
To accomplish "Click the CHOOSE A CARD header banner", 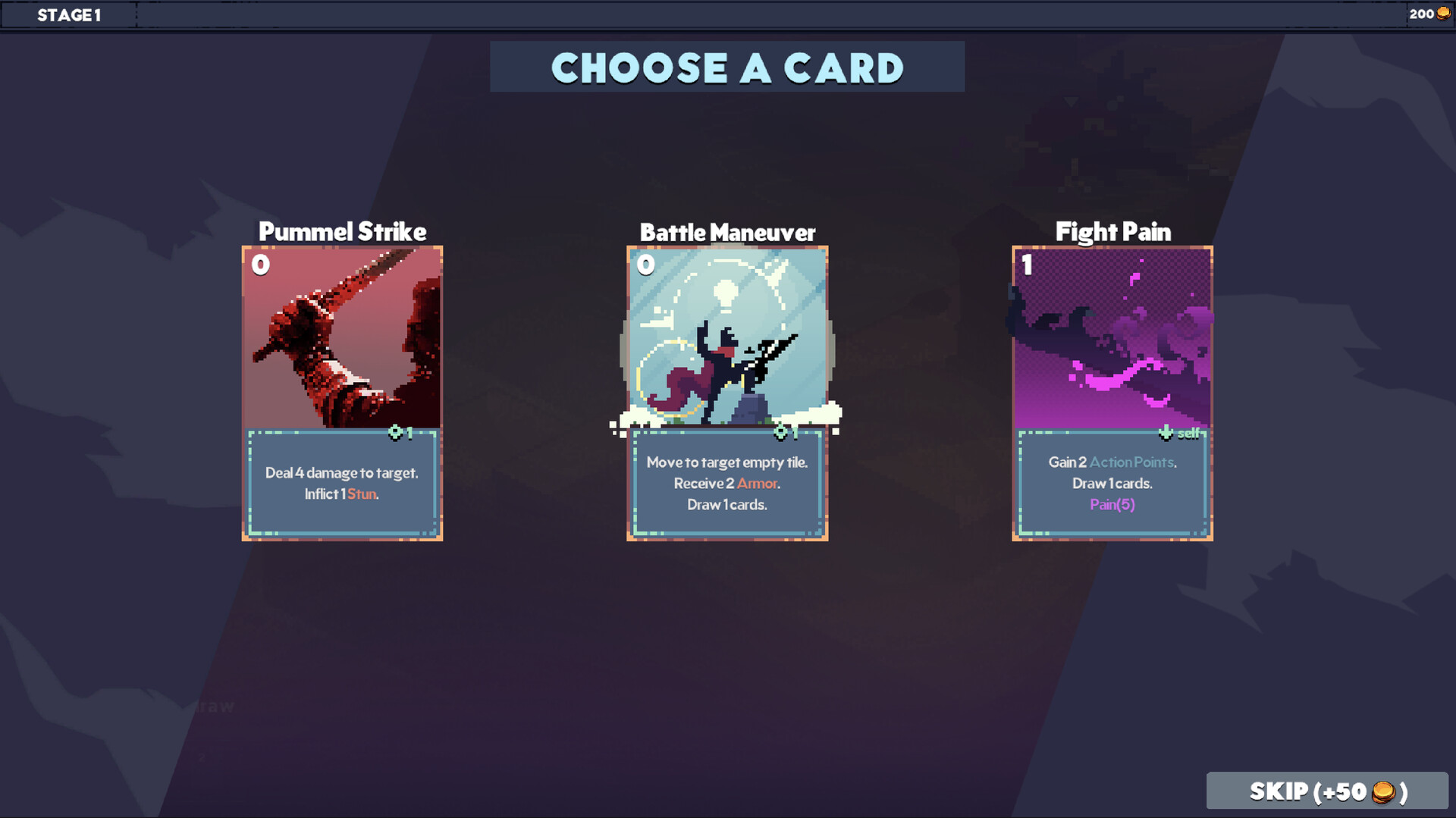I will point(727,67).
